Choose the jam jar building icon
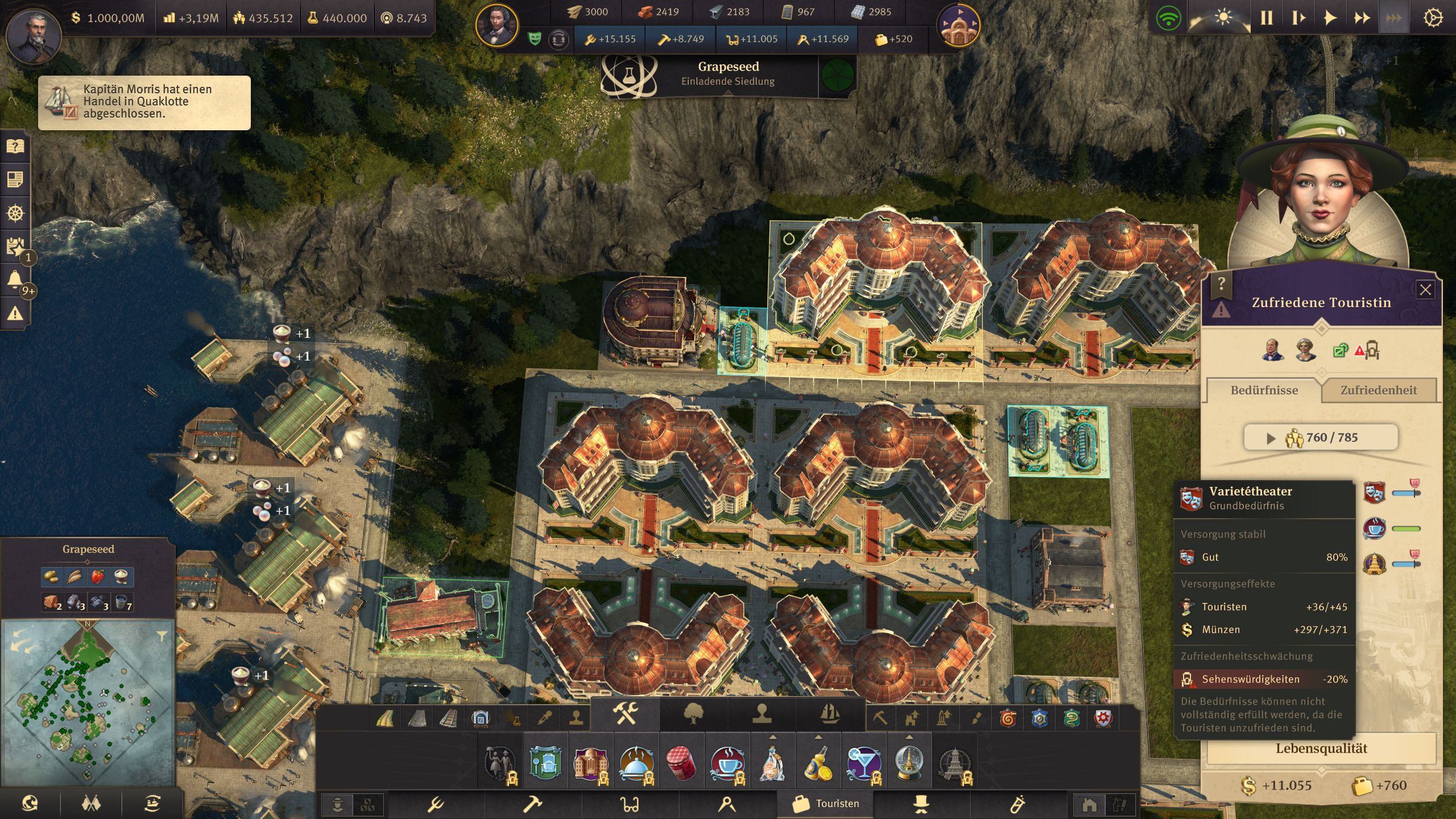This screenshot has height=819, width=1456. (681, 763)
